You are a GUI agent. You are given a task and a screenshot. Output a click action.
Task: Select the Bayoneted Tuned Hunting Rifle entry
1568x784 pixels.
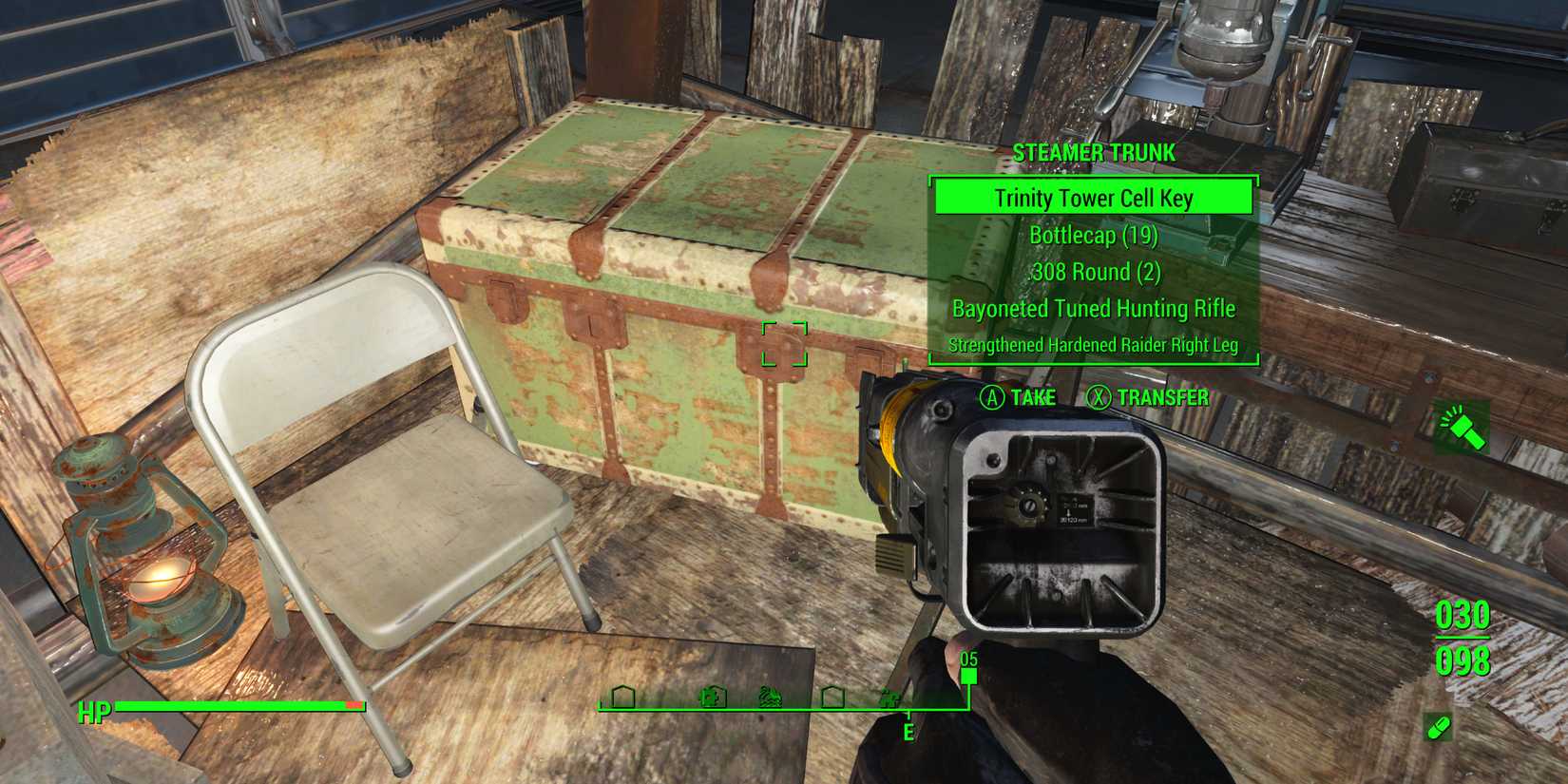click(x=1094, y=308)
